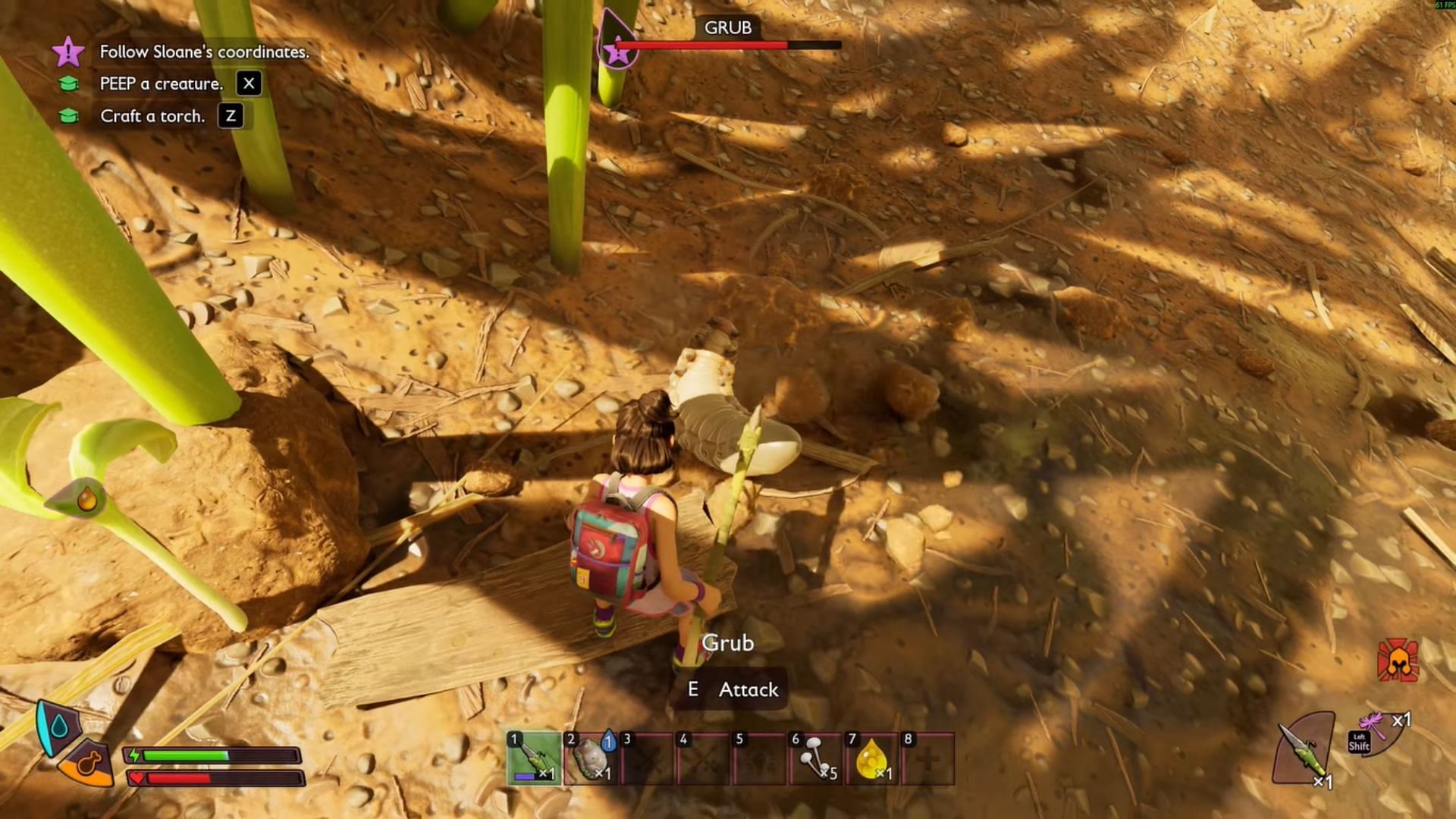Select the stone item in hotbar slot 2

pos(591,758)
